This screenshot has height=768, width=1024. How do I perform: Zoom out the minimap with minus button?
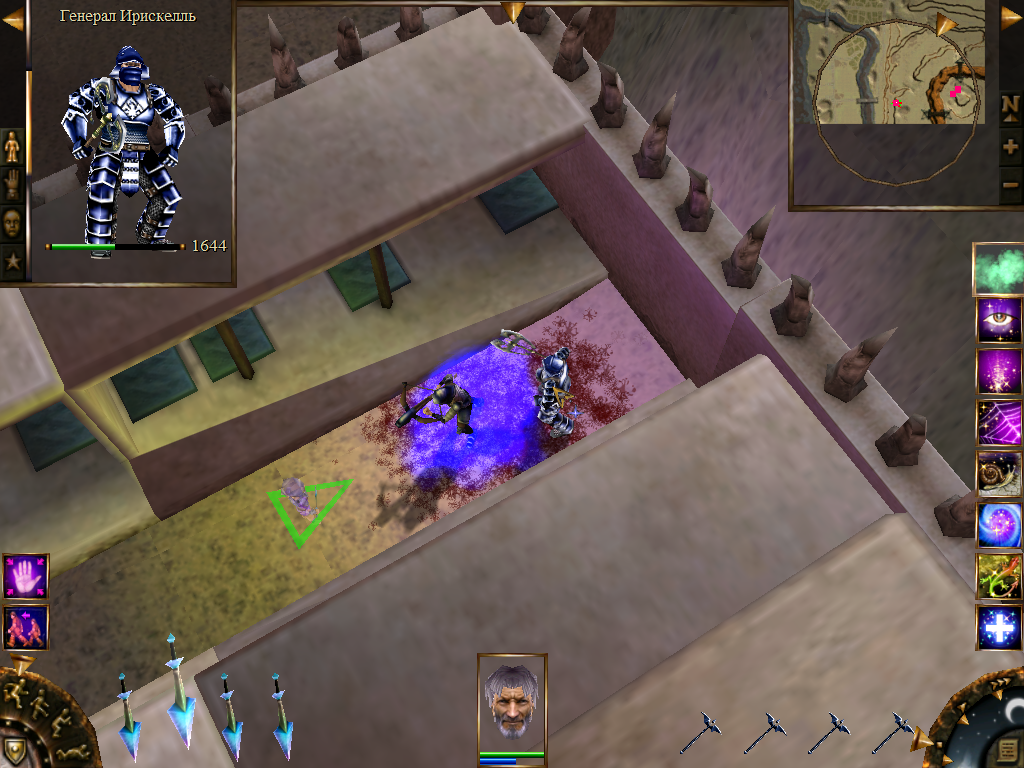click(1010, 184)
